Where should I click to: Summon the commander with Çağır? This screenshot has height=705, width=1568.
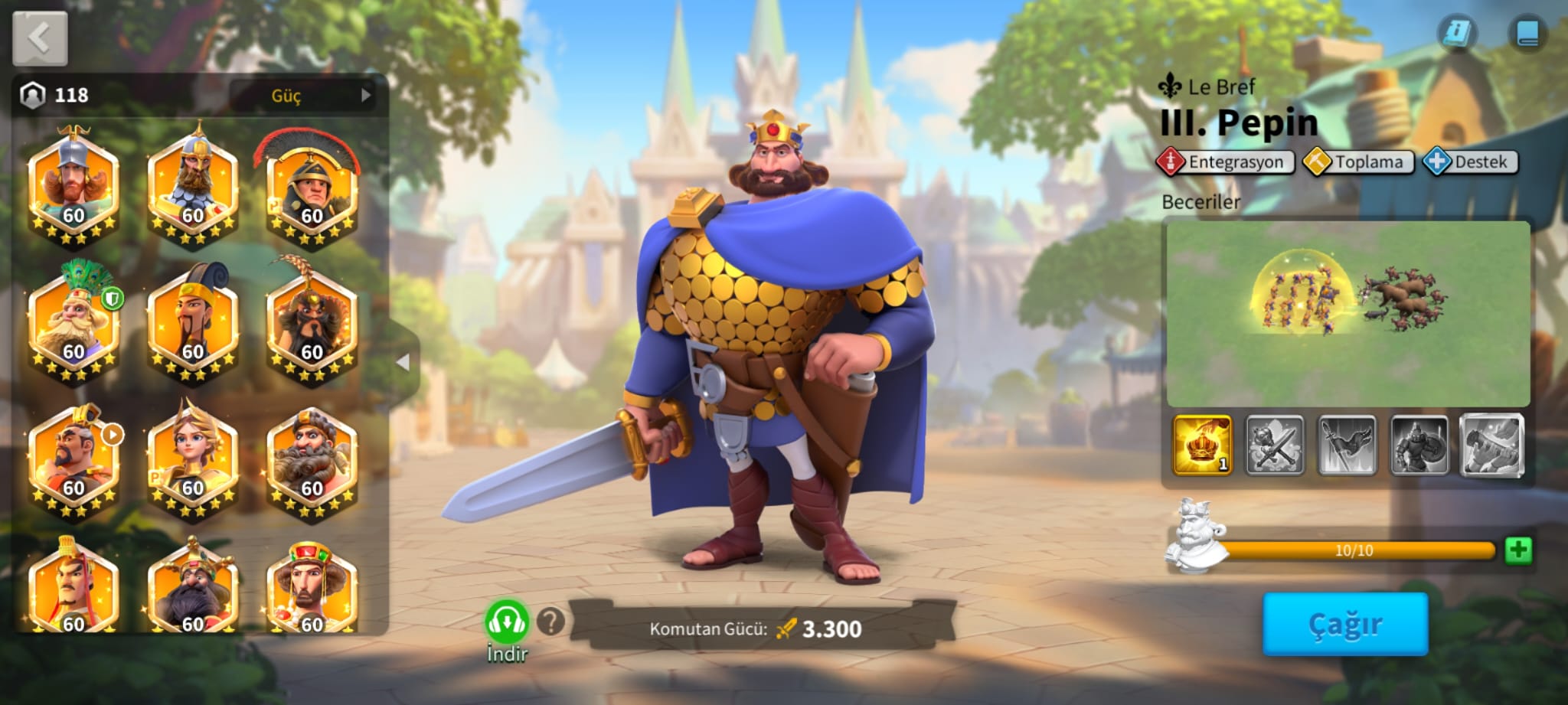coord(1344,624)
